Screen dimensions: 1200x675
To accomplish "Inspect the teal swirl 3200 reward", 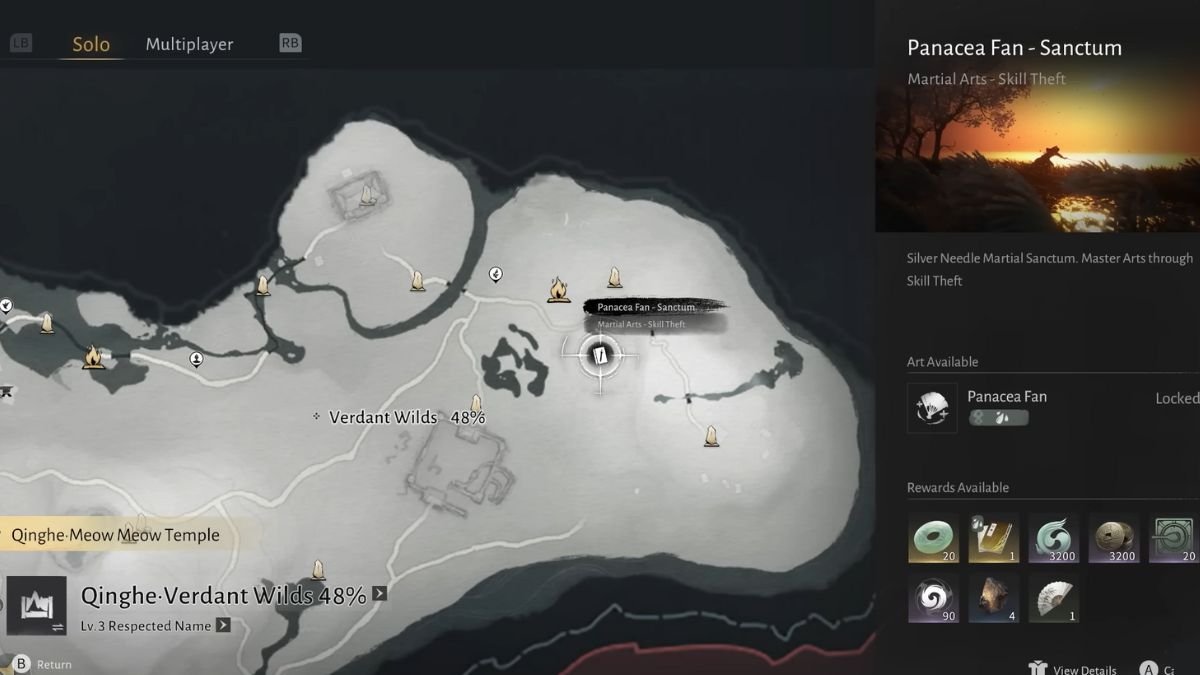I will click(1053, 538).
